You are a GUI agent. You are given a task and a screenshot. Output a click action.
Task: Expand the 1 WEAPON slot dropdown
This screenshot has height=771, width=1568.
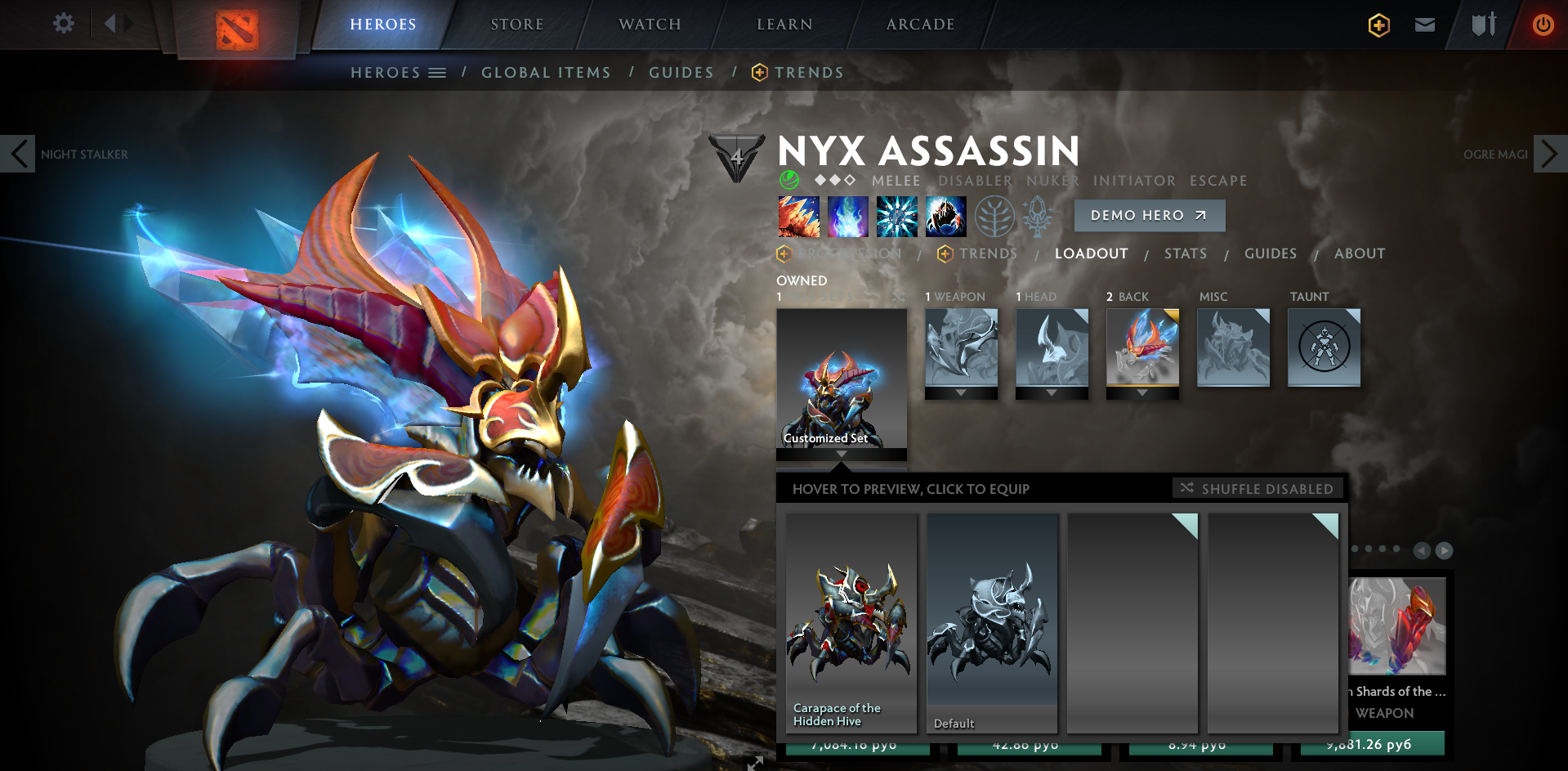point(961,392)
